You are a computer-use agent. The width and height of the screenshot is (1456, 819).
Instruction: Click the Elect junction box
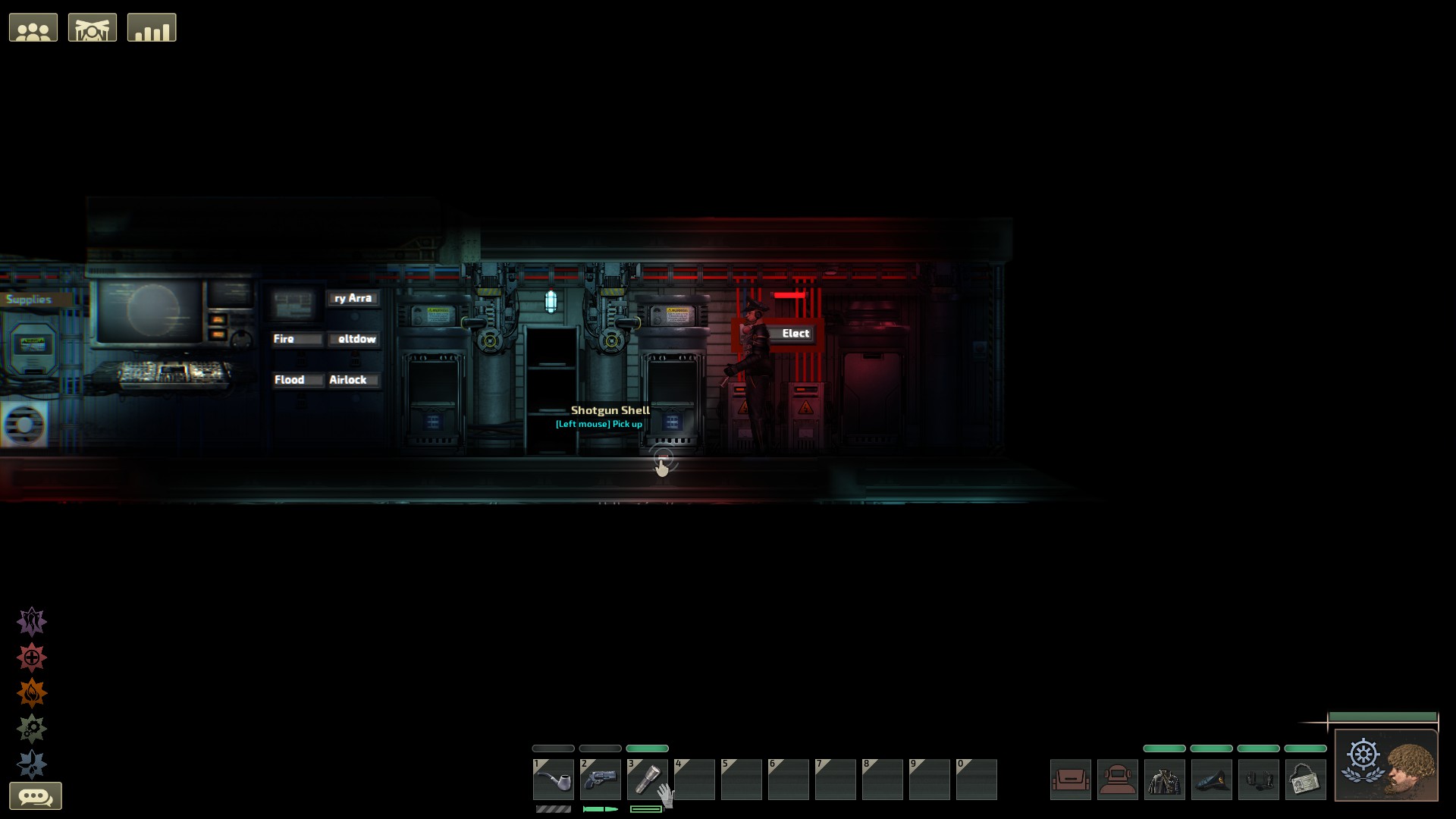click(x=795, y=333)
